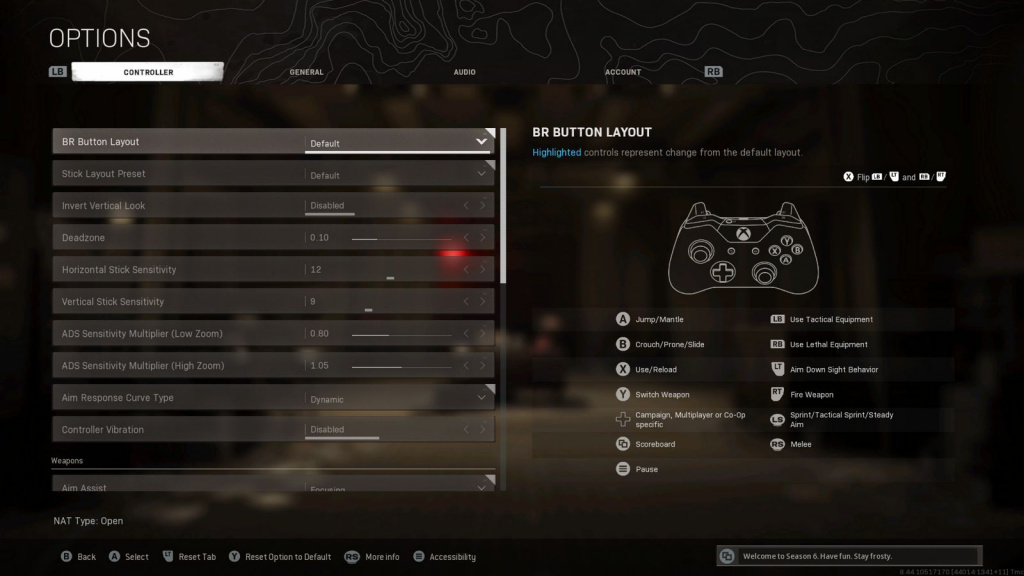The height and width of the screenshot is (576, 1024).
Task: Open the BR Button Layout dropdown
Action: click(x=398, y=142)
